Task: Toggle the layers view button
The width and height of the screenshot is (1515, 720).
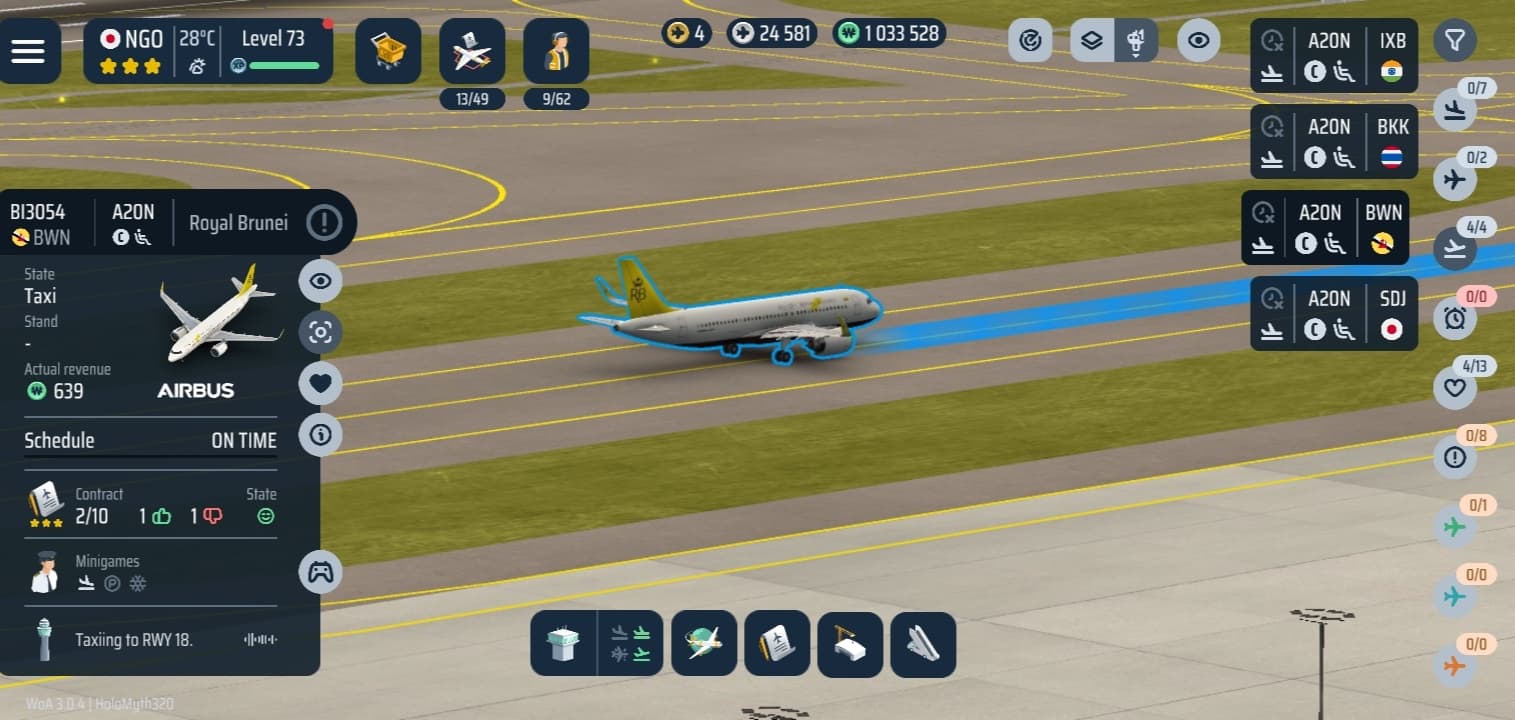Action: [x=1092, y=41]
